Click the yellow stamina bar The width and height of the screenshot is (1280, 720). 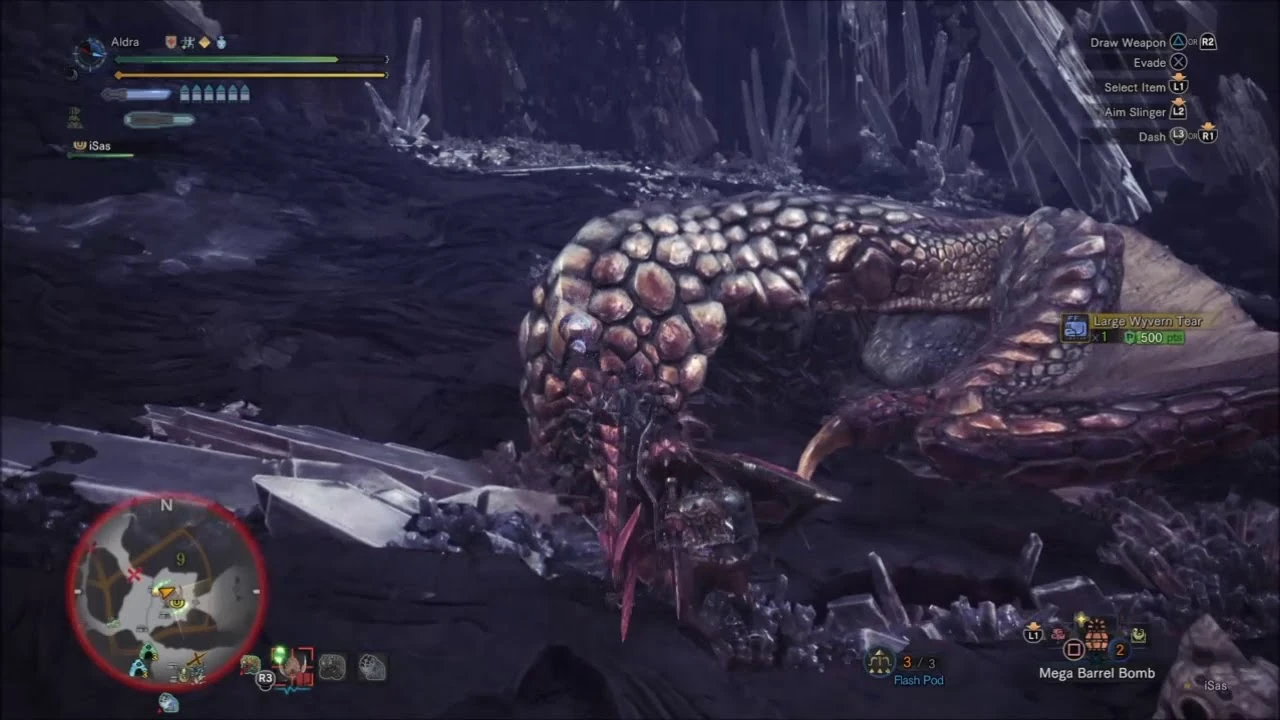[250, 75]
